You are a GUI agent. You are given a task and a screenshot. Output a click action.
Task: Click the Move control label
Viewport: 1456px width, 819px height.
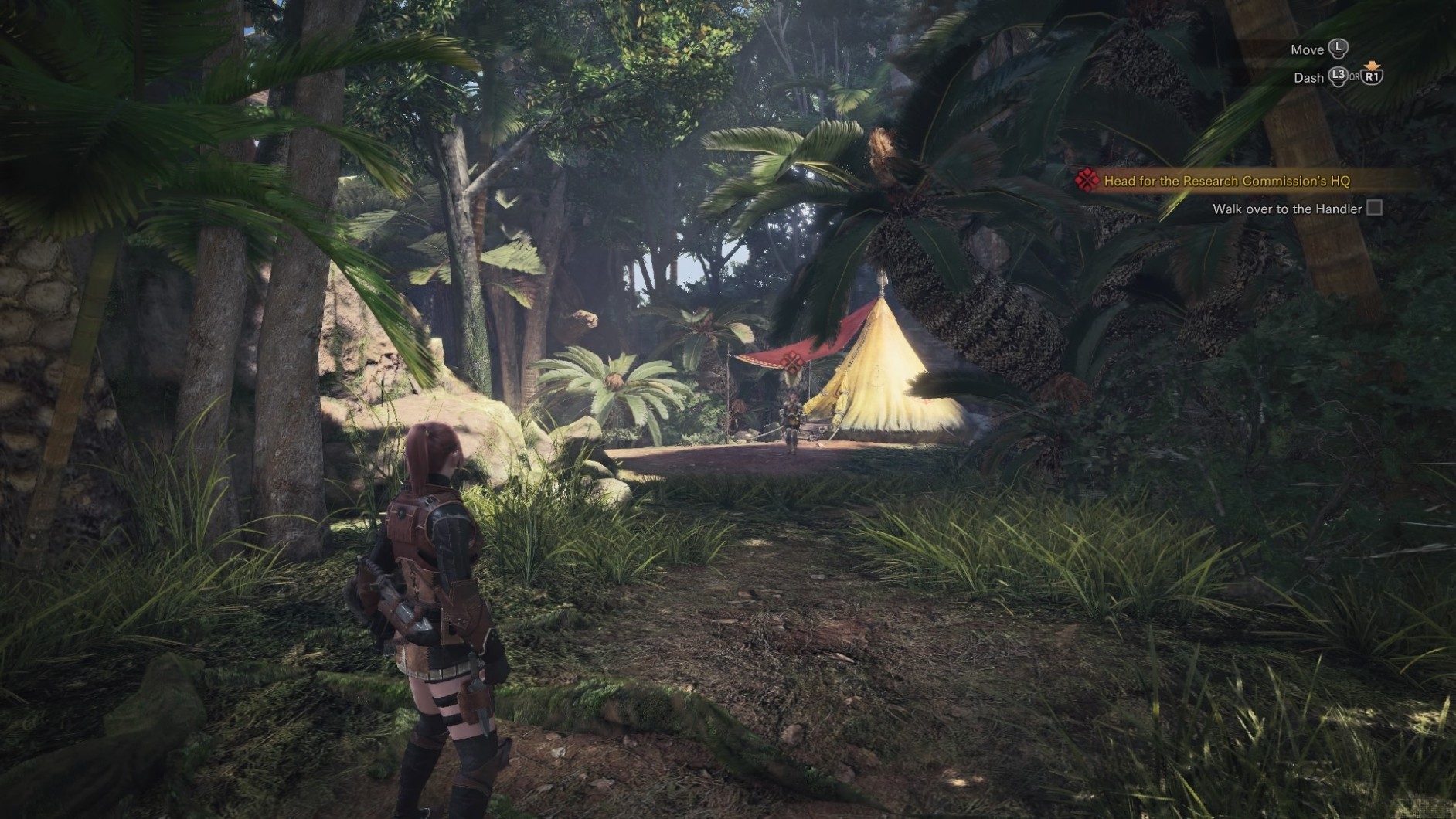tap(1308, 48)
